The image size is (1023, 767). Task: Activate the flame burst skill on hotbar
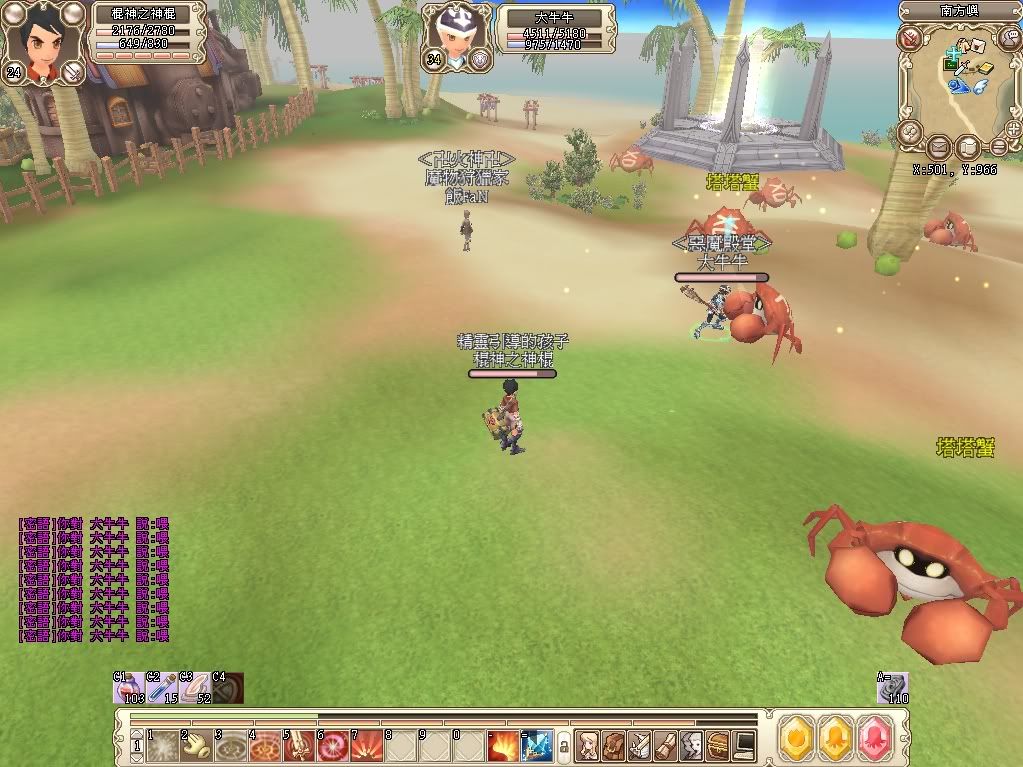click(x=503, y=745)
